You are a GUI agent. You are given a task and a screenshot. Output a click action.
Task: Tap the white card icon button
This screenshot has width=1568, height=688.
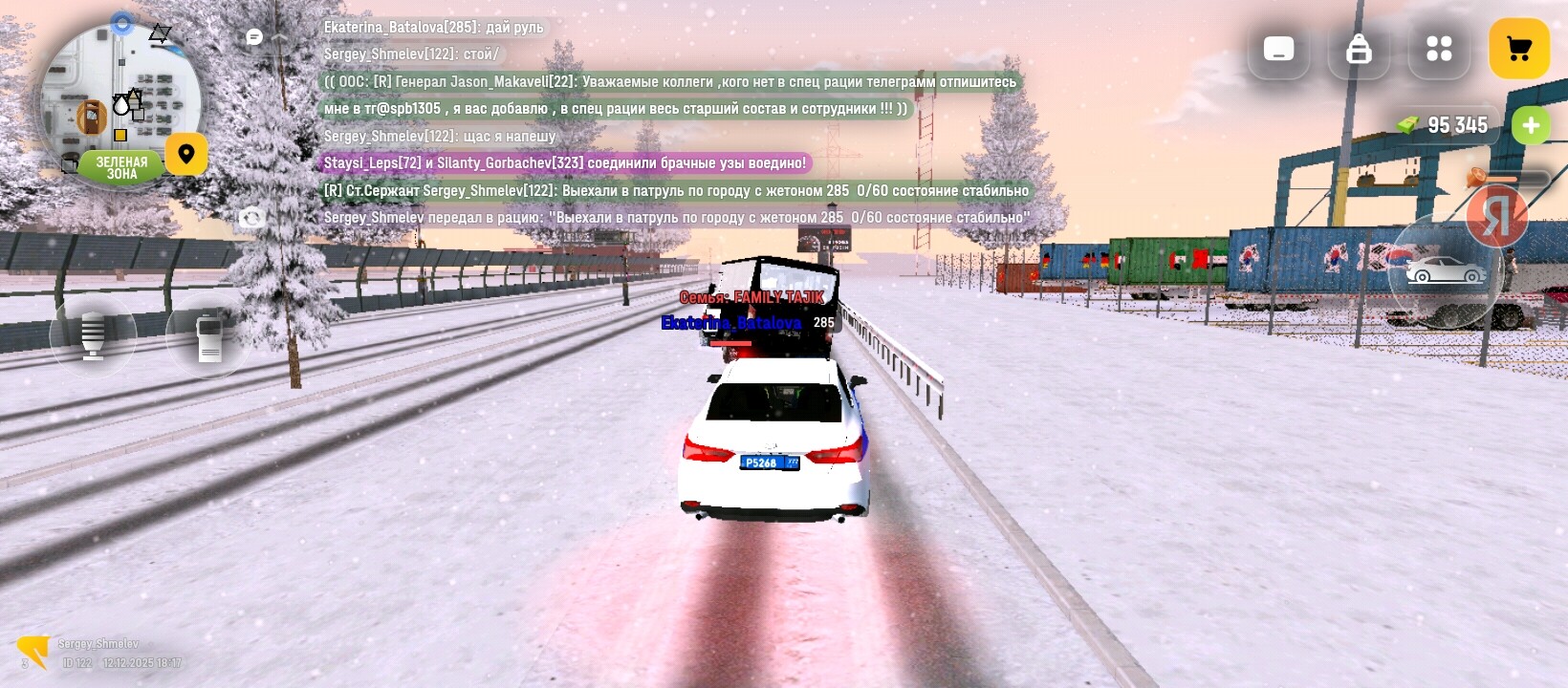(x=1278, y=49)
